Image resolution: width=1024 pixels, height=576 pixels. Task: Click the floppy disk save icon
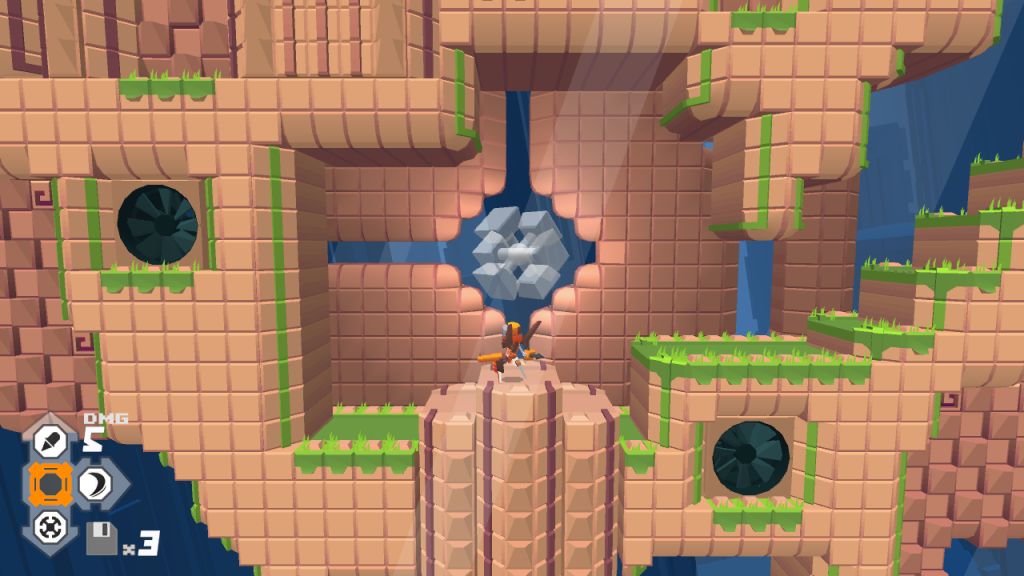(101, 539)
